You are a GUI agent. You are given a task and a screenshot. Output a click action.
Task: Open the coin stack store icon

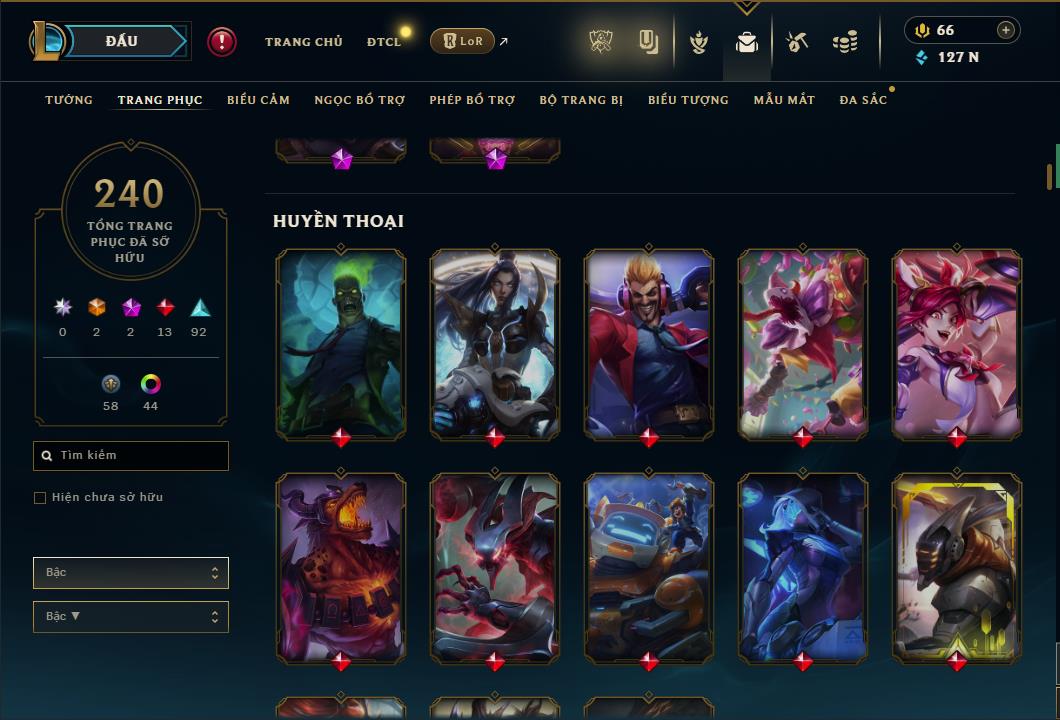[845, 42]
